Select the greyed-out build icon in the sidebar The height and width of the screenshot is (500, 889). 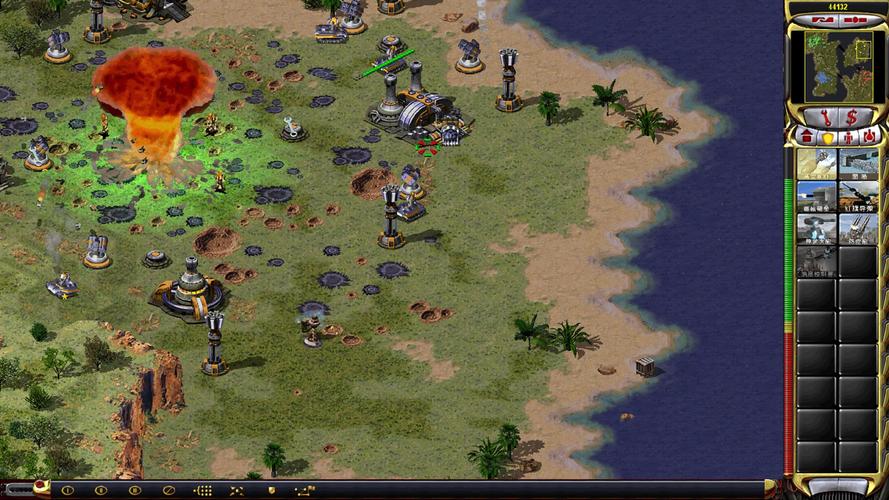tap(816, 261)
